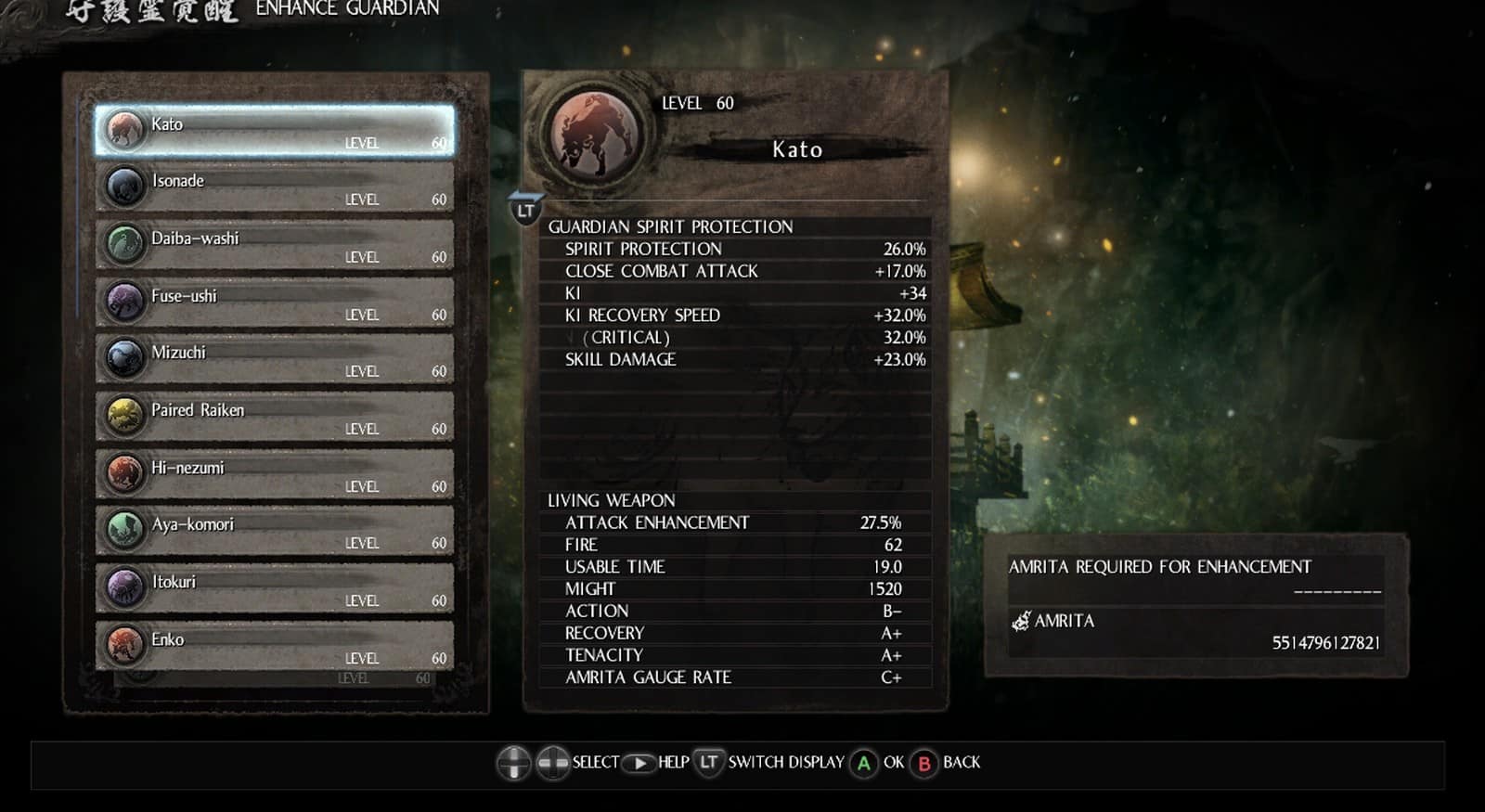Select the Itokuri guardian spirit

pos(275,588)
